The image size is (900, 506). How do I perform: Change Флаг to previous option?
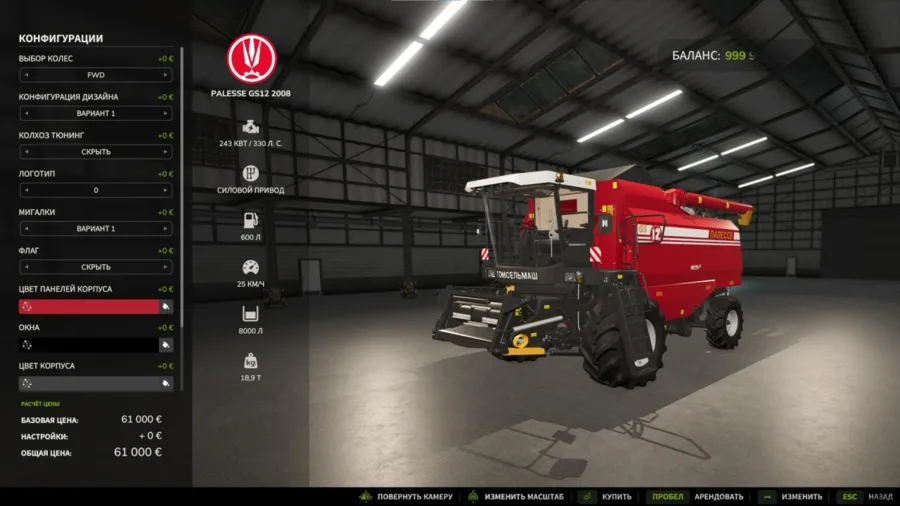(x=25, y=267)
